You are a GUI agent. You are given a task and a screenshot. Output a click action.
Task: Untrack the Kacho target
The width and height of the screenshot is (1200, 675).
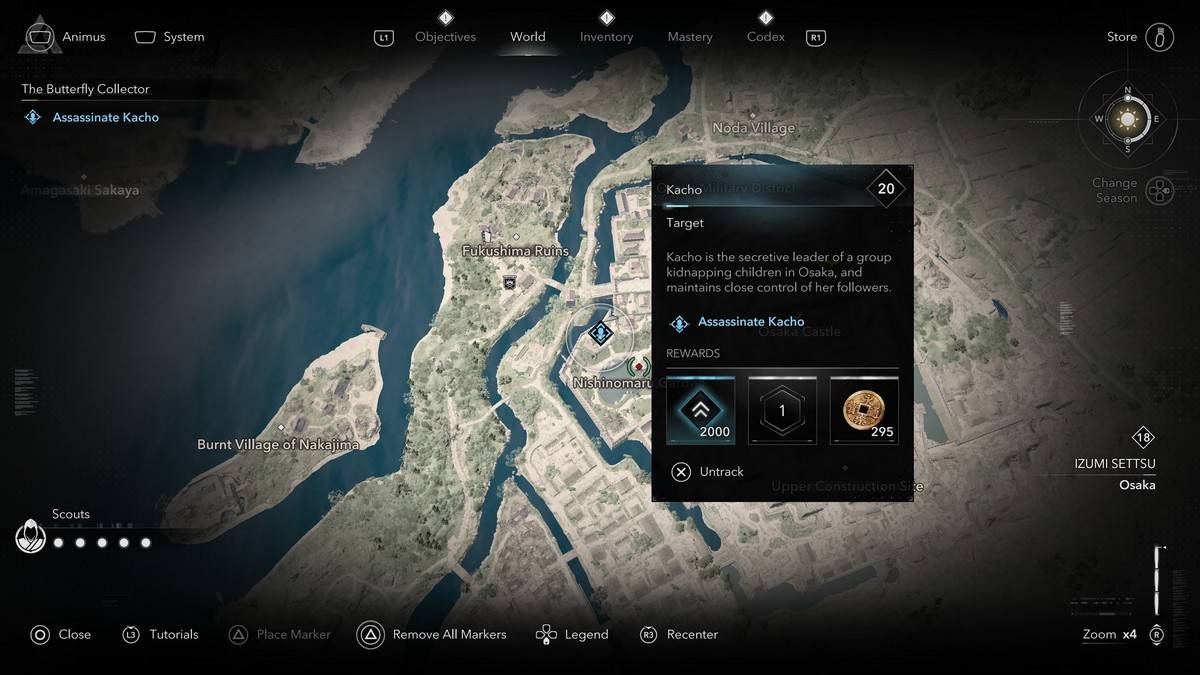click(x=708, y=472)
